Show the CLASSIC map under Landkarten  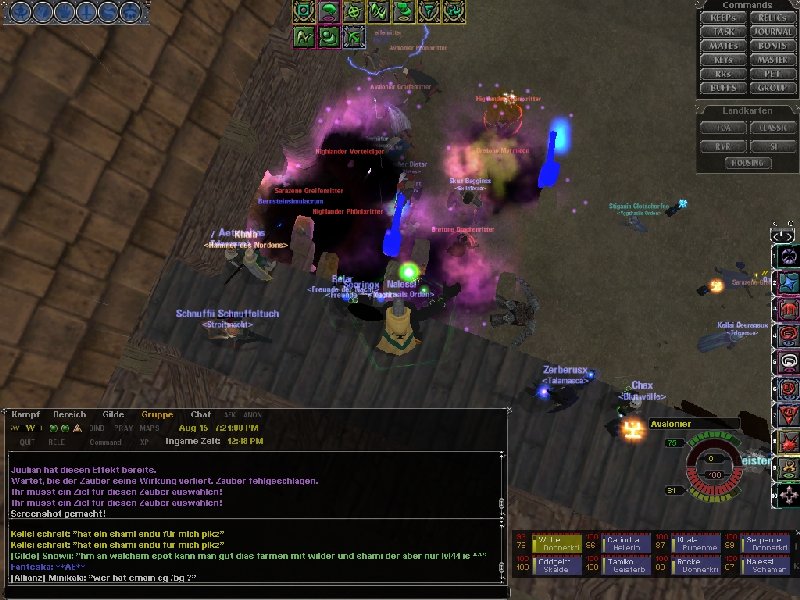point(773,127)
